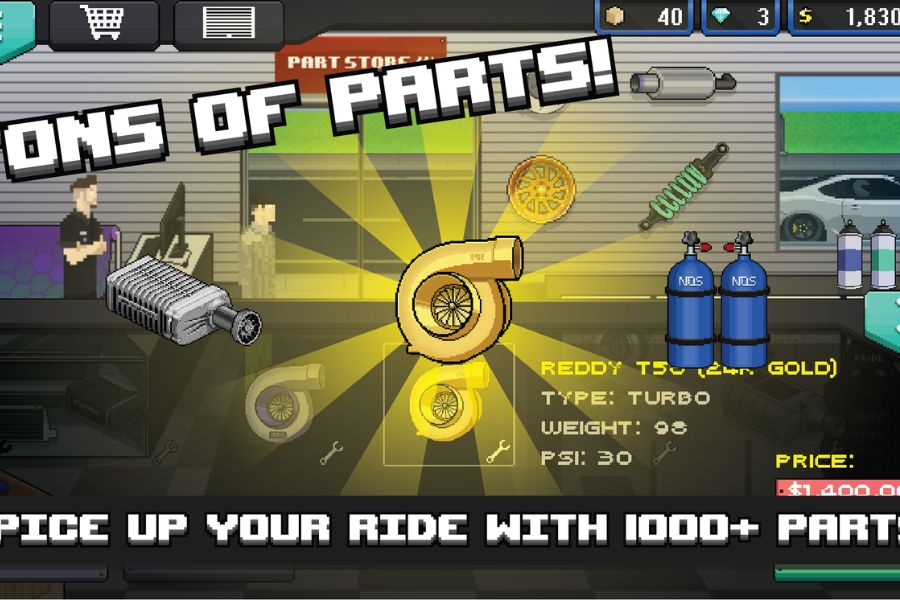900x600 pixels.
Task: Click the teal arrow on right edge
Action: 884,322
